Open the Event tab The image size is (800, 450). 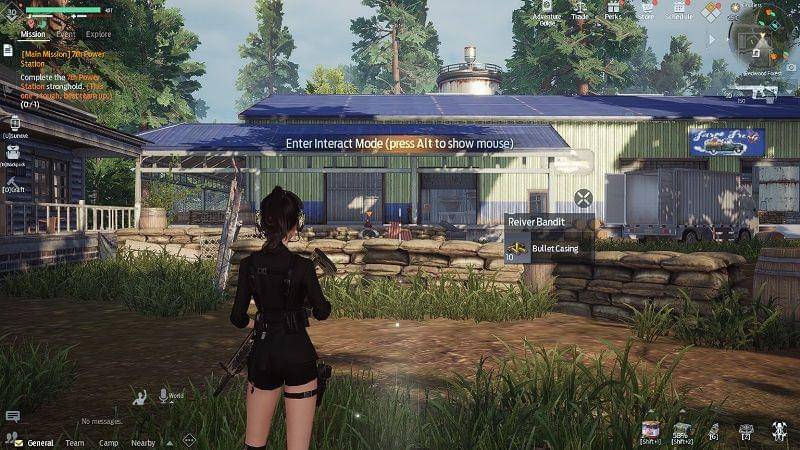click(x=65, y=34)
